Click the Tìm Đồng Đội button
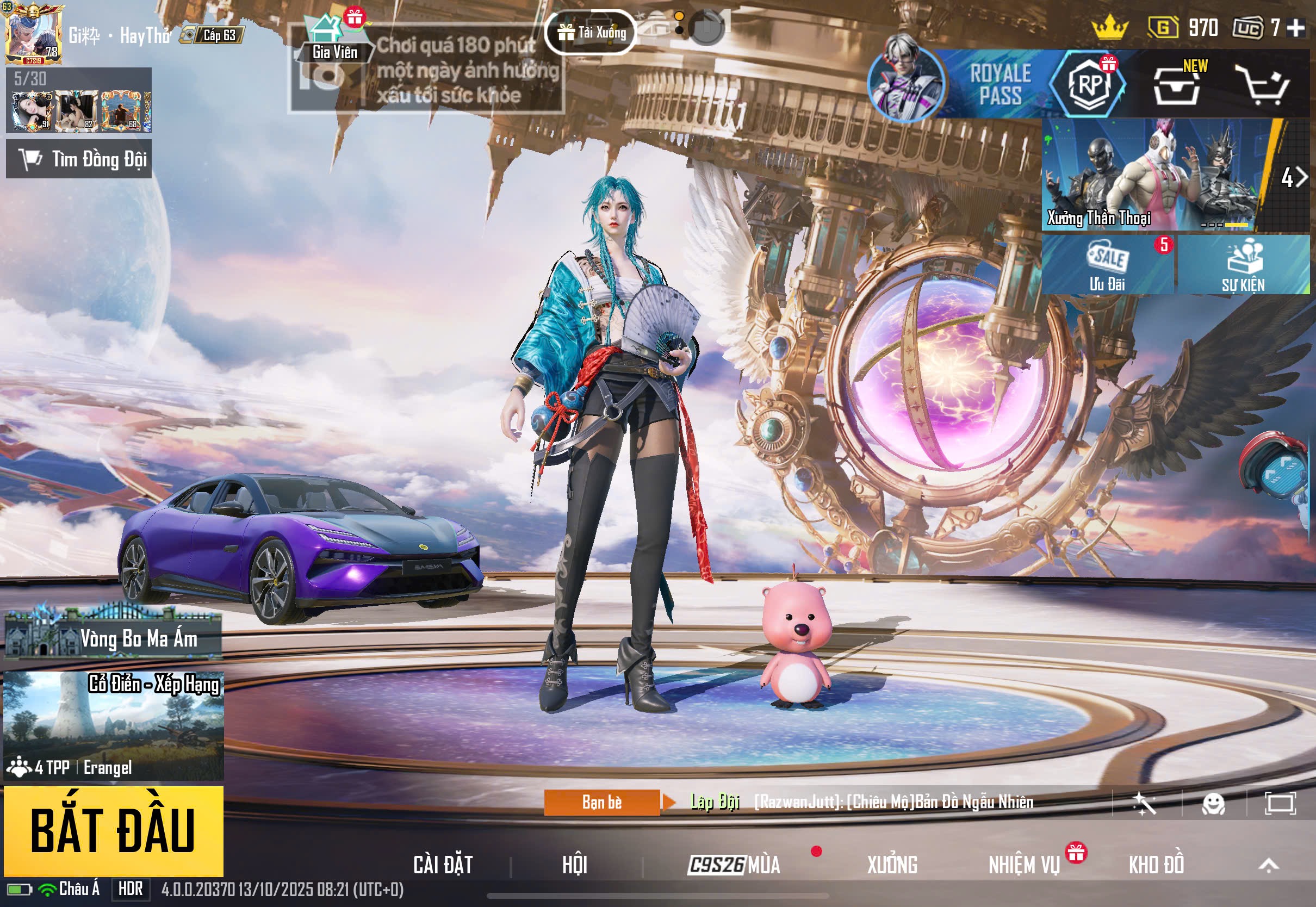The width and height of the screenshot is (1316, 907). click(x=79, y=159)
